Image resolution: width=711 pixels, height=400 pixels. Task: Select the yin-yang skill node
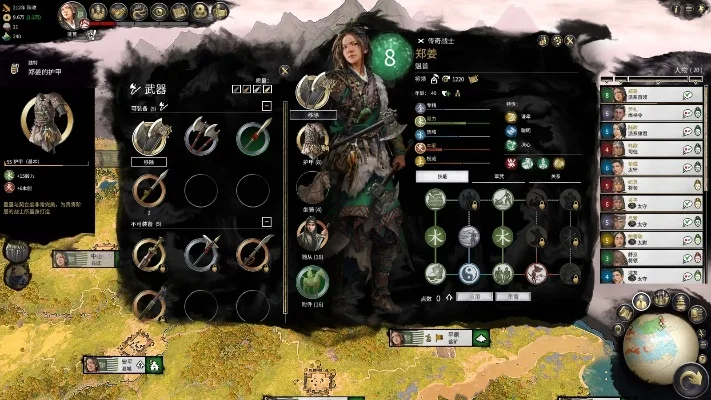coord(470,273)
